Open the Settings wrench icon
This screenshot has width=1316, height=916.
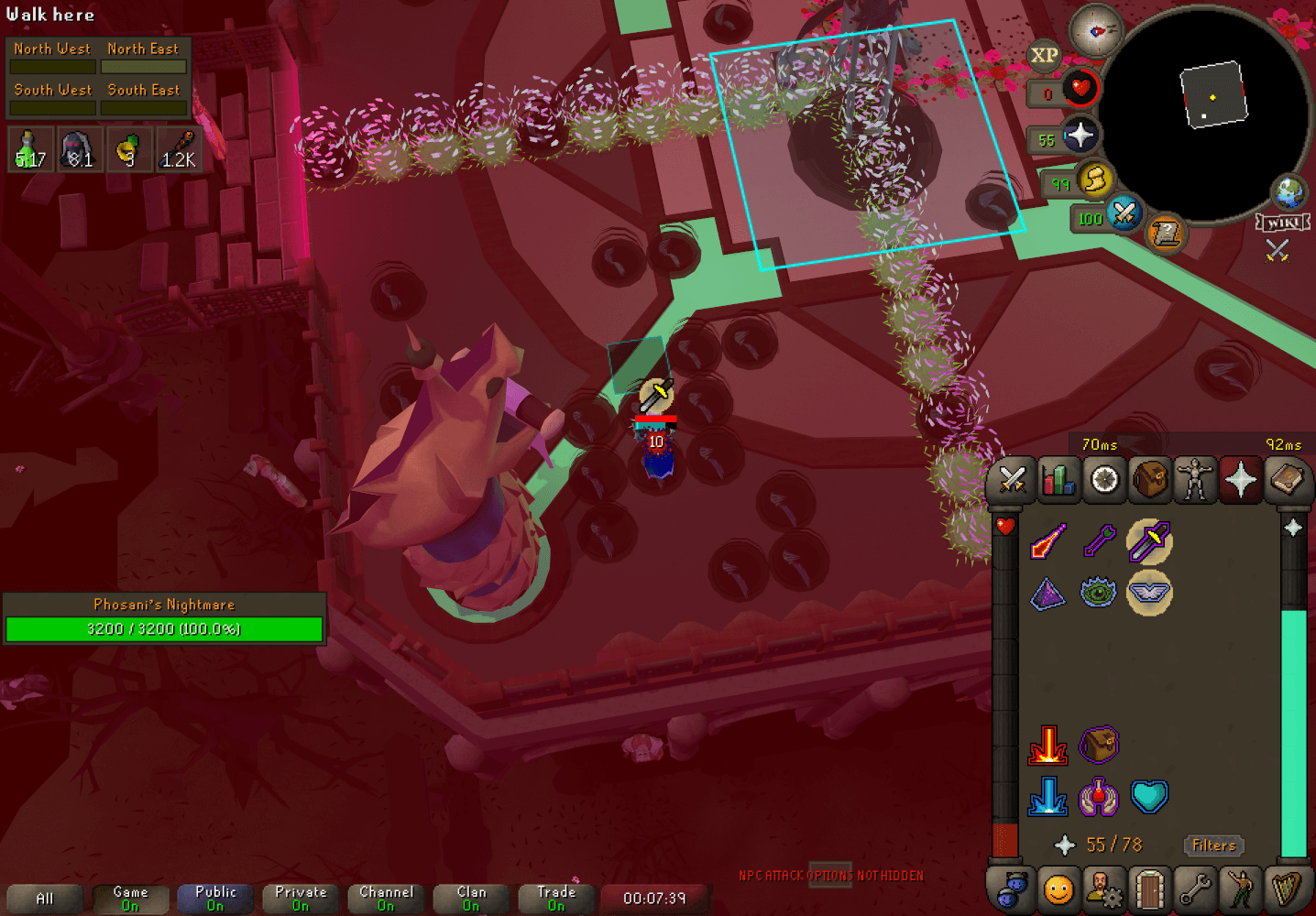click(1195, 889)
